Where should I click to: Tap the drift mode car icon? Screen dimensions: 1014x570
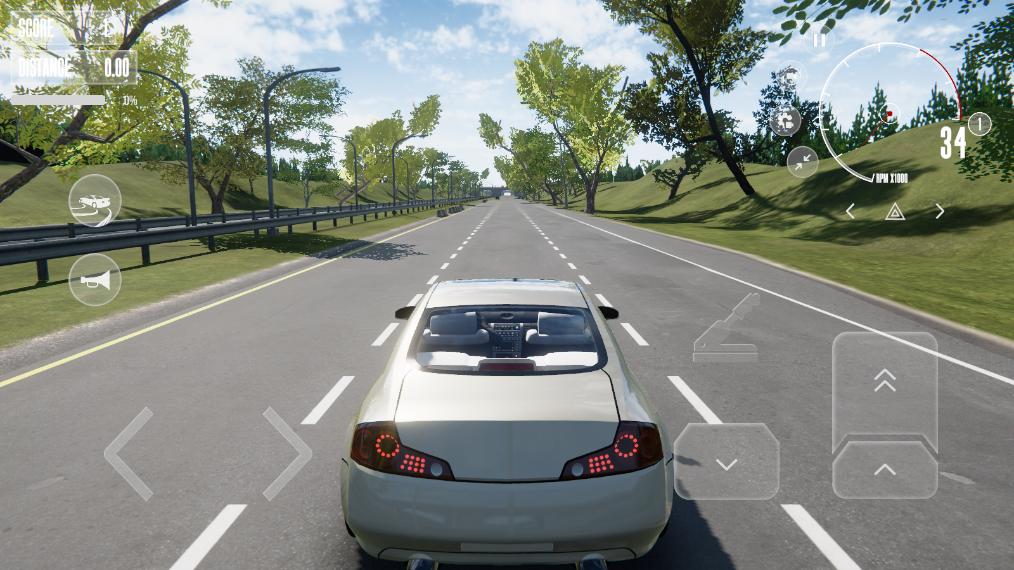(95, 201)
